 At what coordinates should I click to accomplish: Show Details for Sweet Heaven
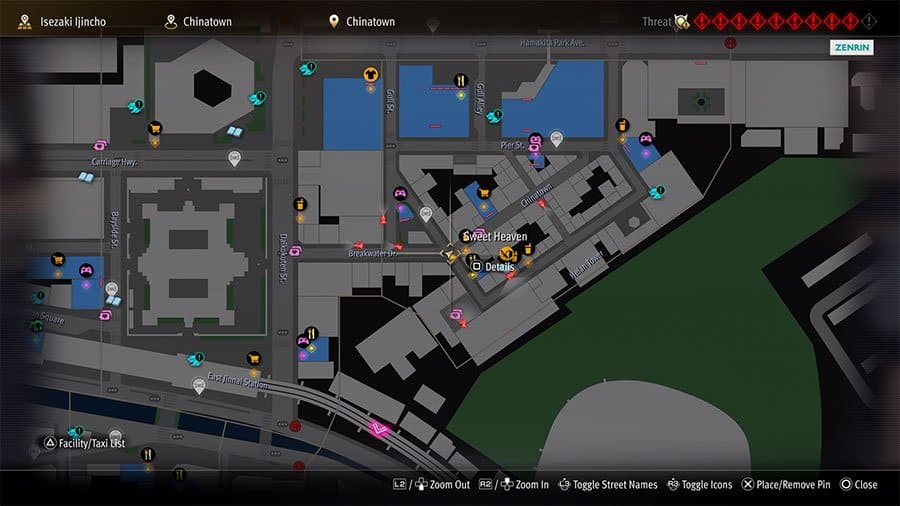click(x=492, y=267)
